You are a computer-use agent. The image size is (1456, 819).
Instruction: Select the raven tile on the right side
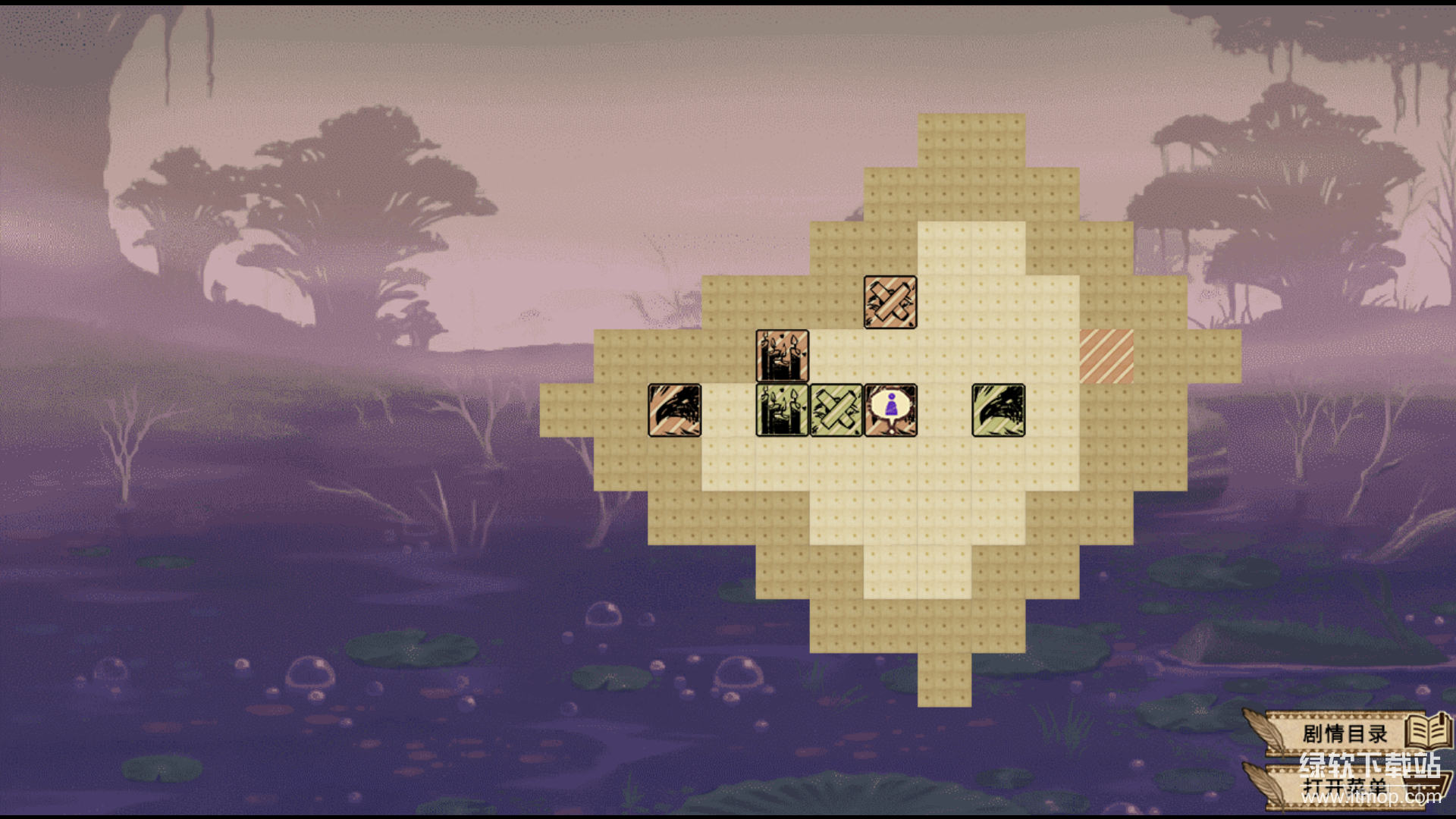[998, 409]
